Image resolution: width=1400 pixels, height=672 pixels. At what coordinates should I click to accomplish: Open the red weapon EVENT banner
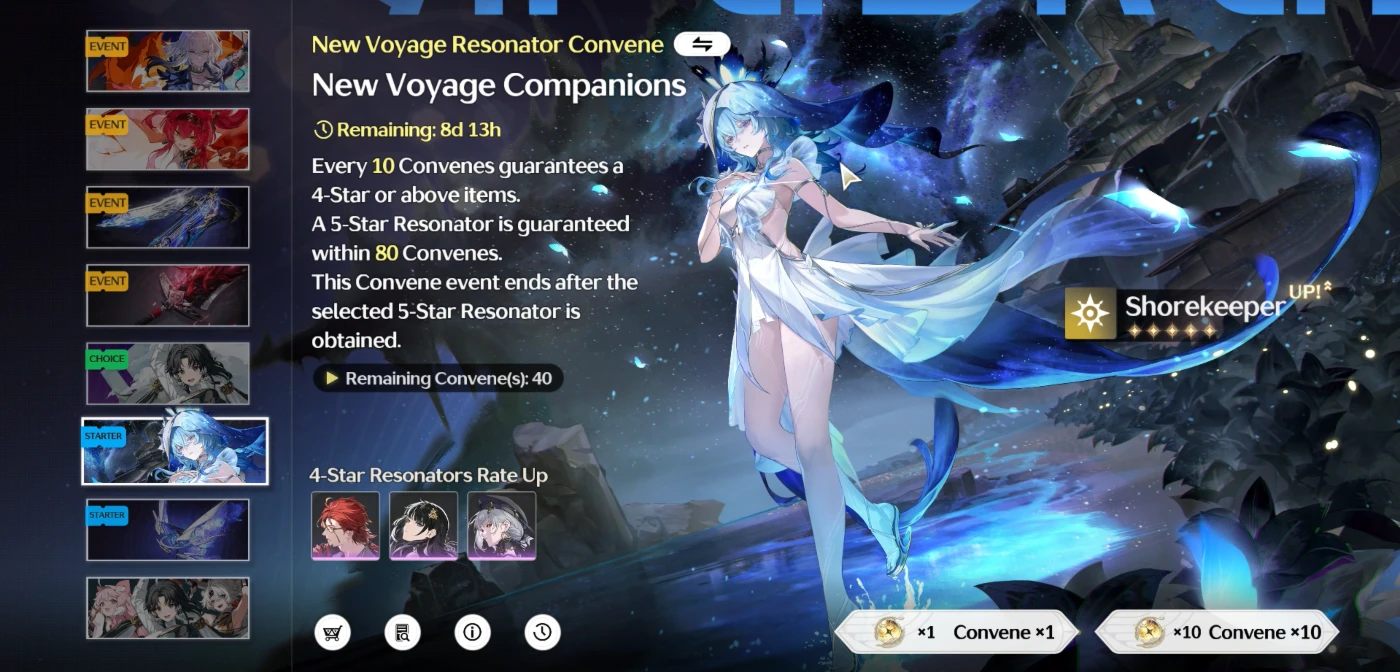168,295
